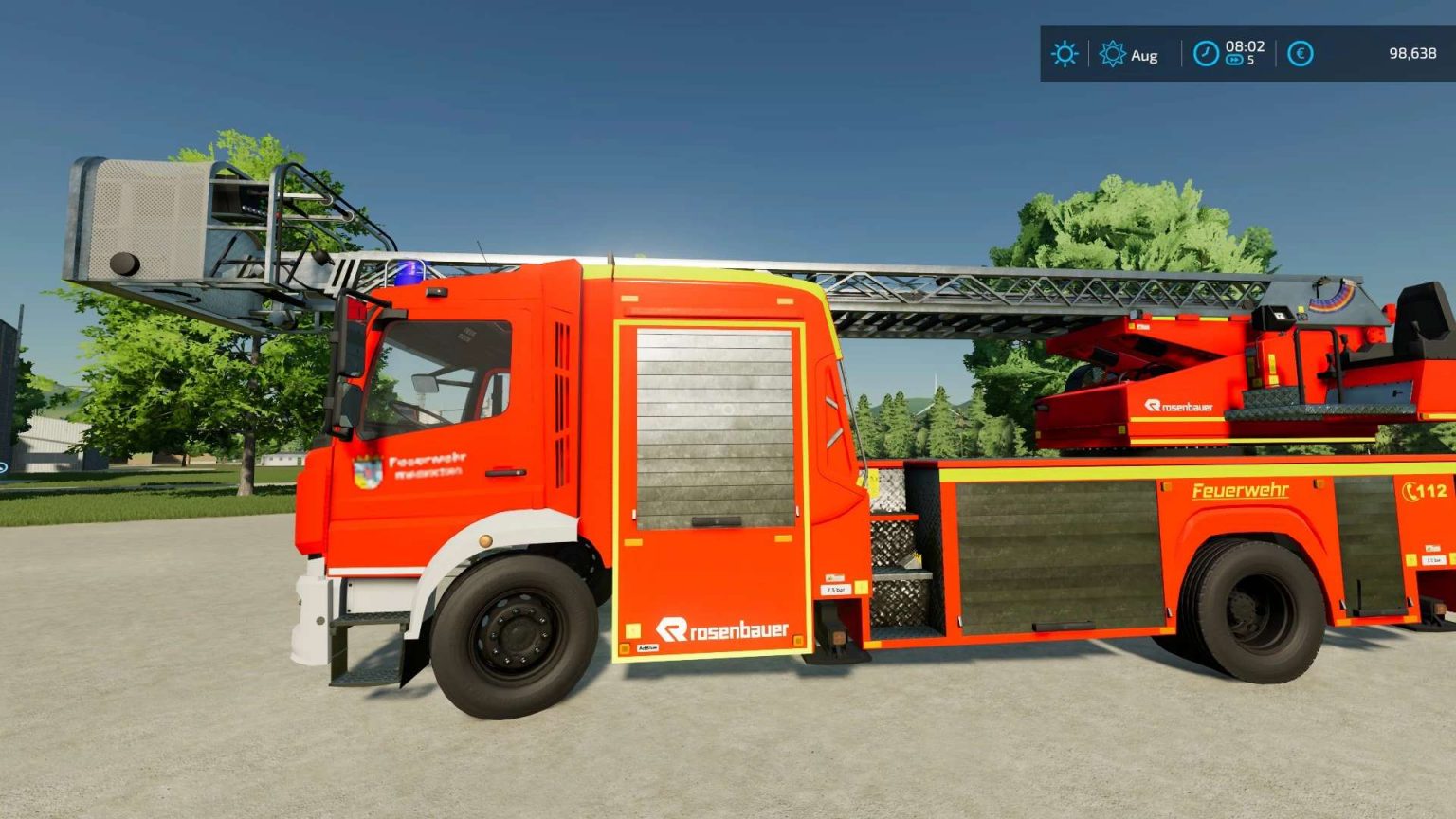1456x819 pixels.
Task: Click the current weather forecast symbol
Action: pyautogui.click(x=1065, y=54)
